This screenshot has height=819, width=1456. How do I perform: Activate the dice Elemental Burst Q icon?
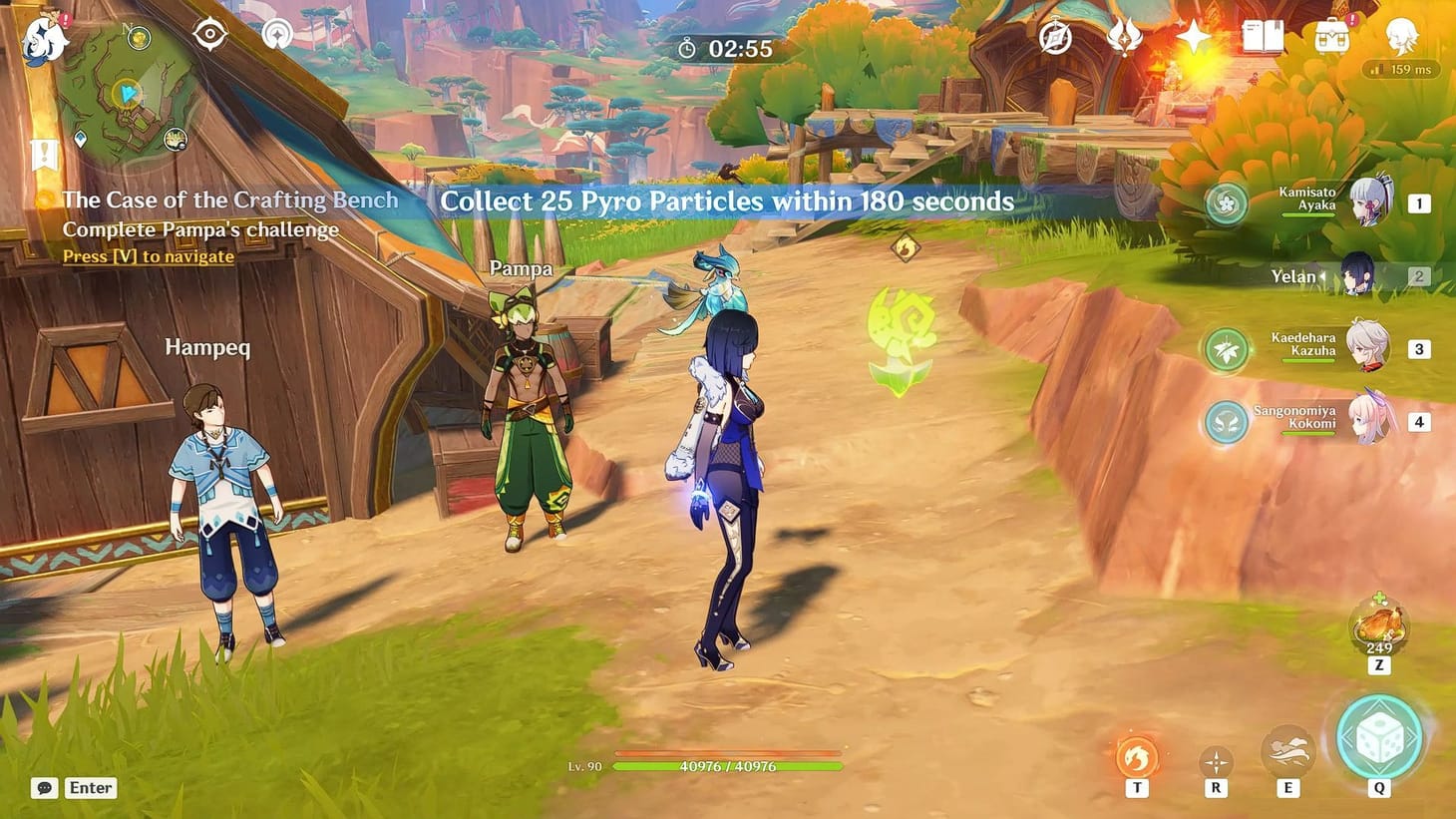pos(1378,743)
